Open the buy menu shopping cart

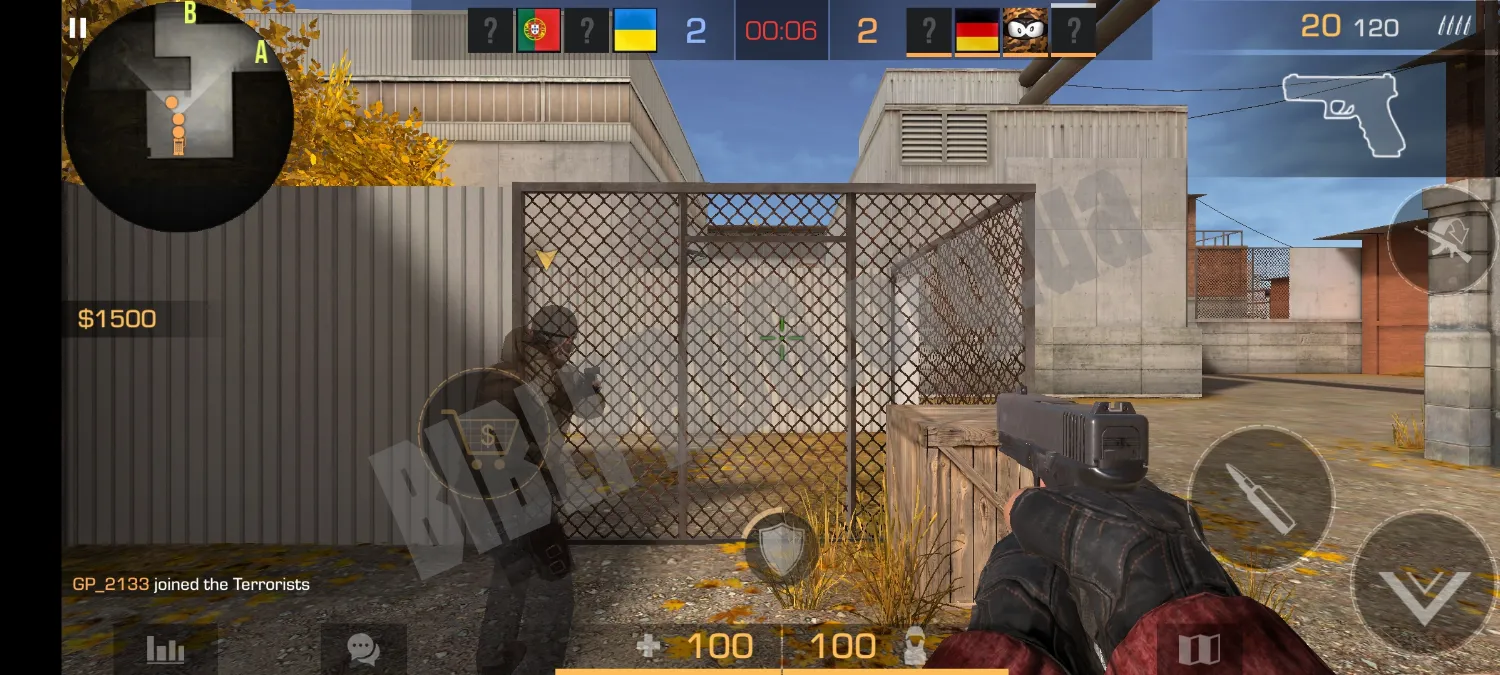483,436
